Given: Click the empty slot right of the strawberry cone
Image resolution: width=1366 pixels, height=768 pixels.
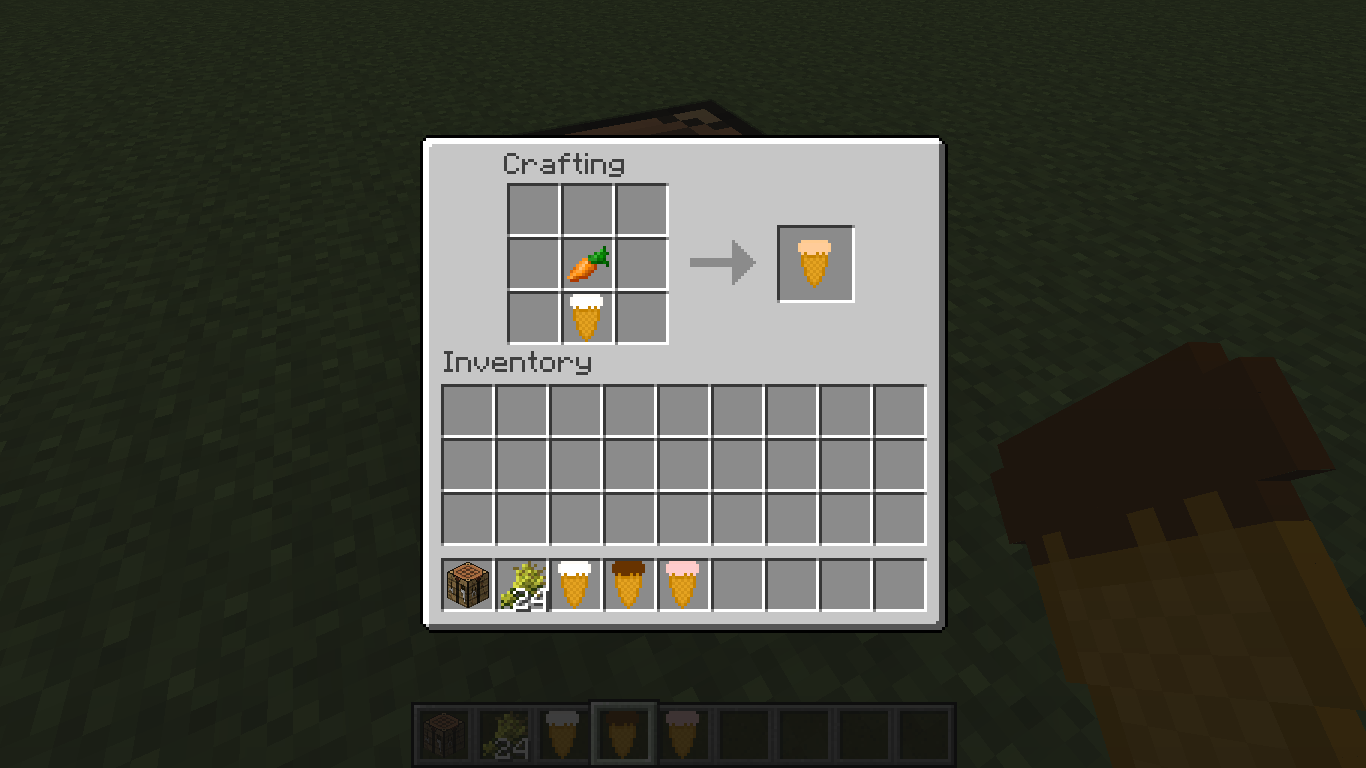Looking at the screenshot, I should point(736,585).
